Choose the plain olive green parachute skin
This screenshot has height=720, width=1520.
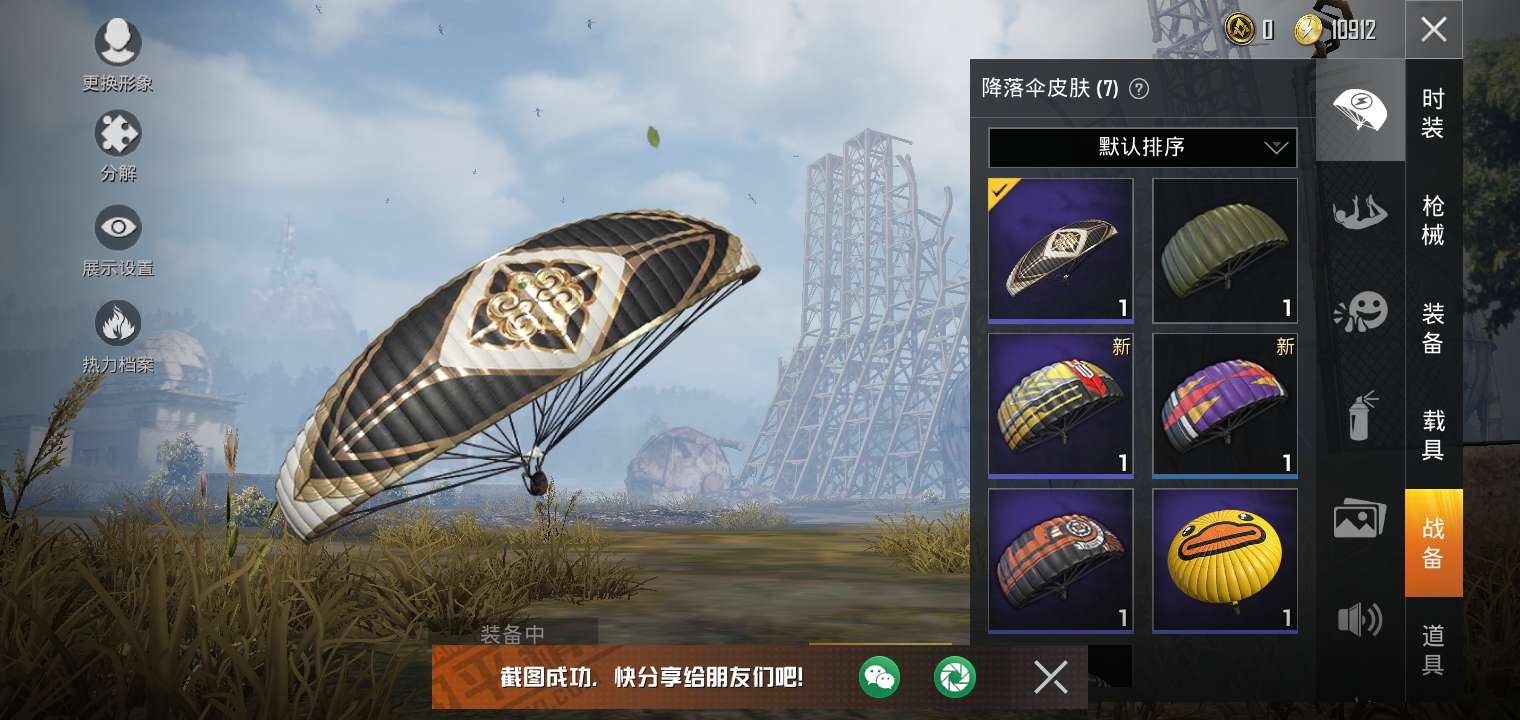click(1224, 250)
